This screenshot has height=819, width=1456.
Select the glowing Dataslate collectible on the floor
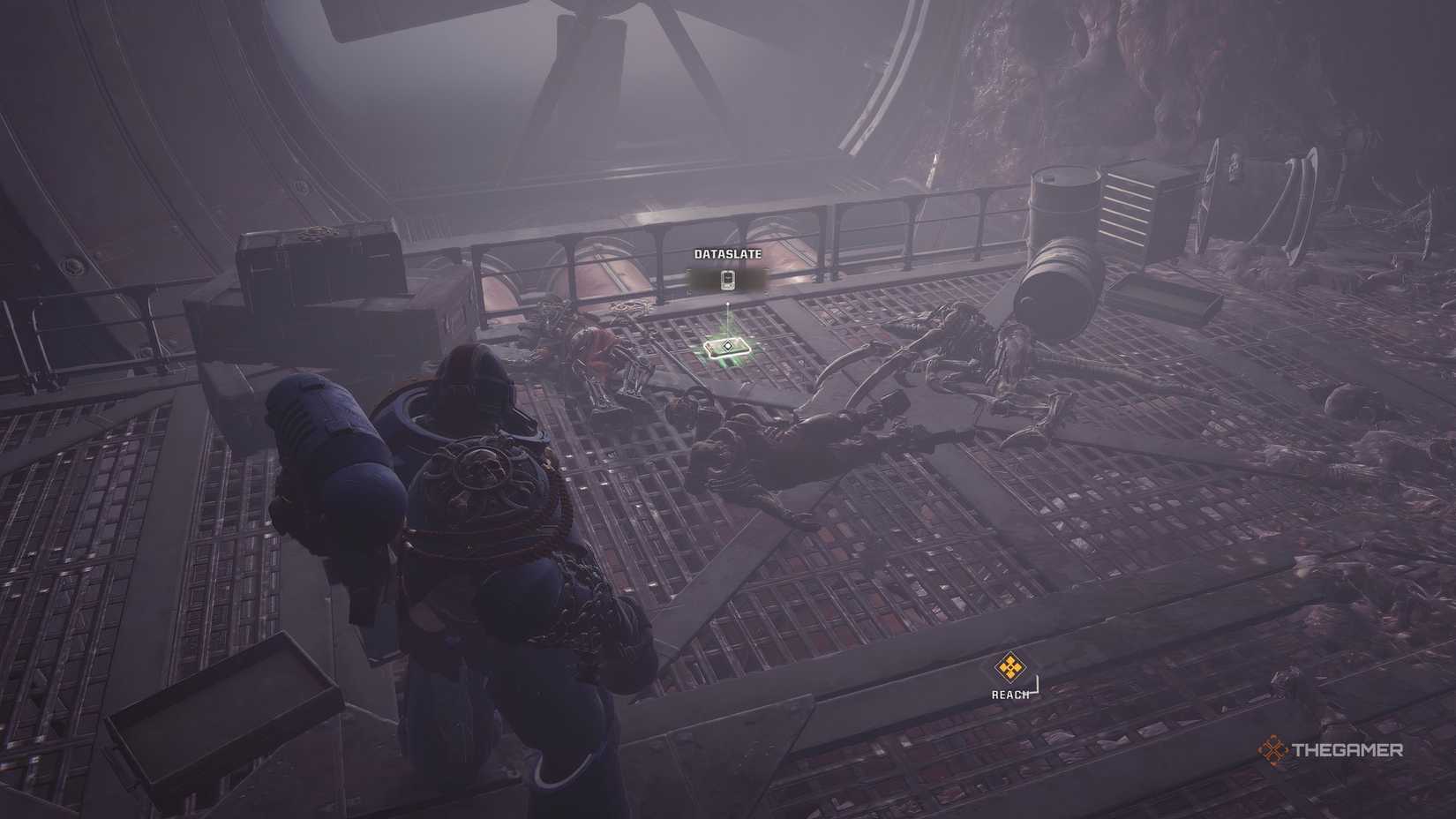coord(725,348)
